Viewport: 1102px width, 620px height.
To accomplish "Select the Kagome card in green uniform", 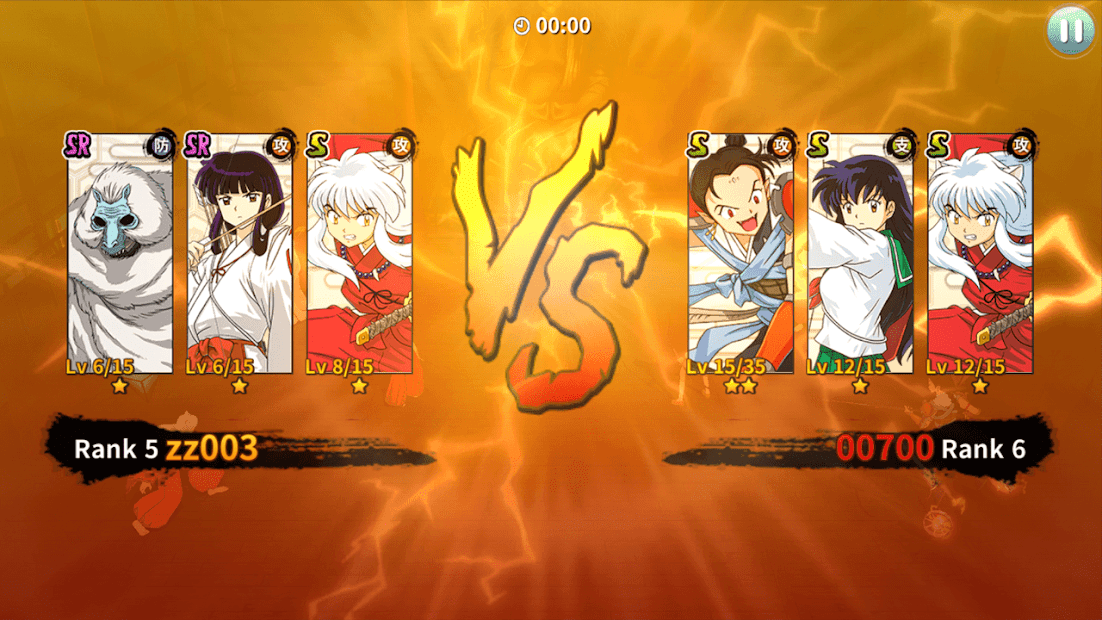I will (x=860, y=260).
